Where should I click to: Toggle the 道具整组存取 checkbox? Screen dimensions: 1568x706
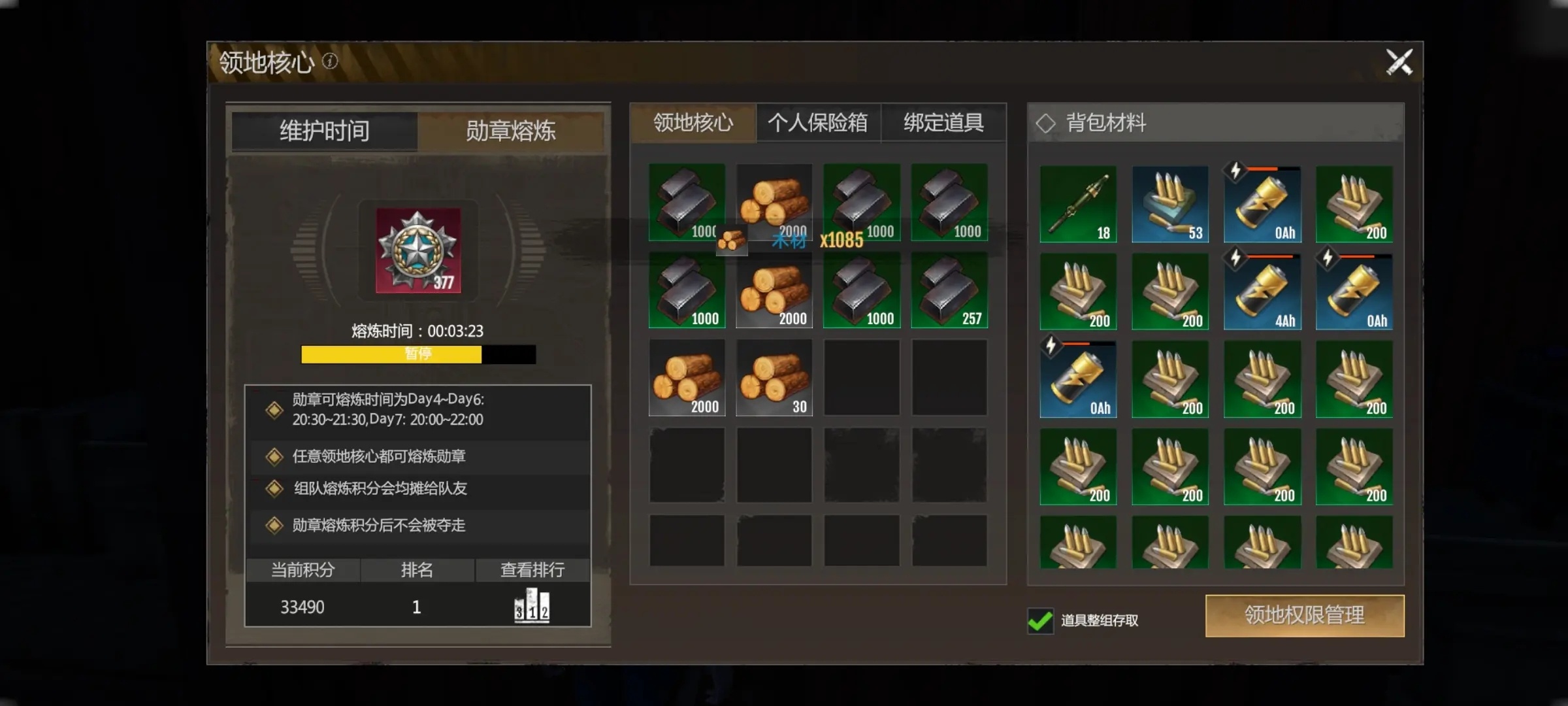(1040, 620)
